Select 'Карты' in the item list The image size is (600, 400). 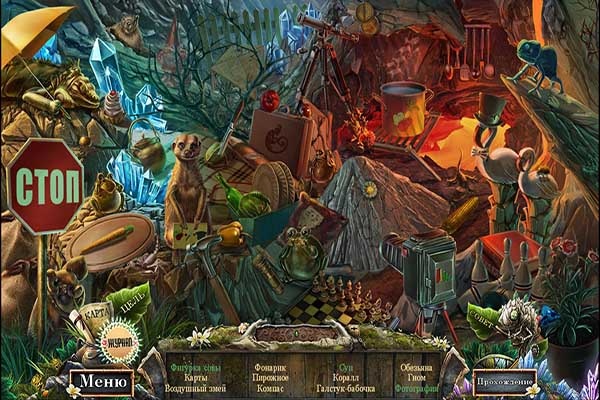tap(195, 377)
